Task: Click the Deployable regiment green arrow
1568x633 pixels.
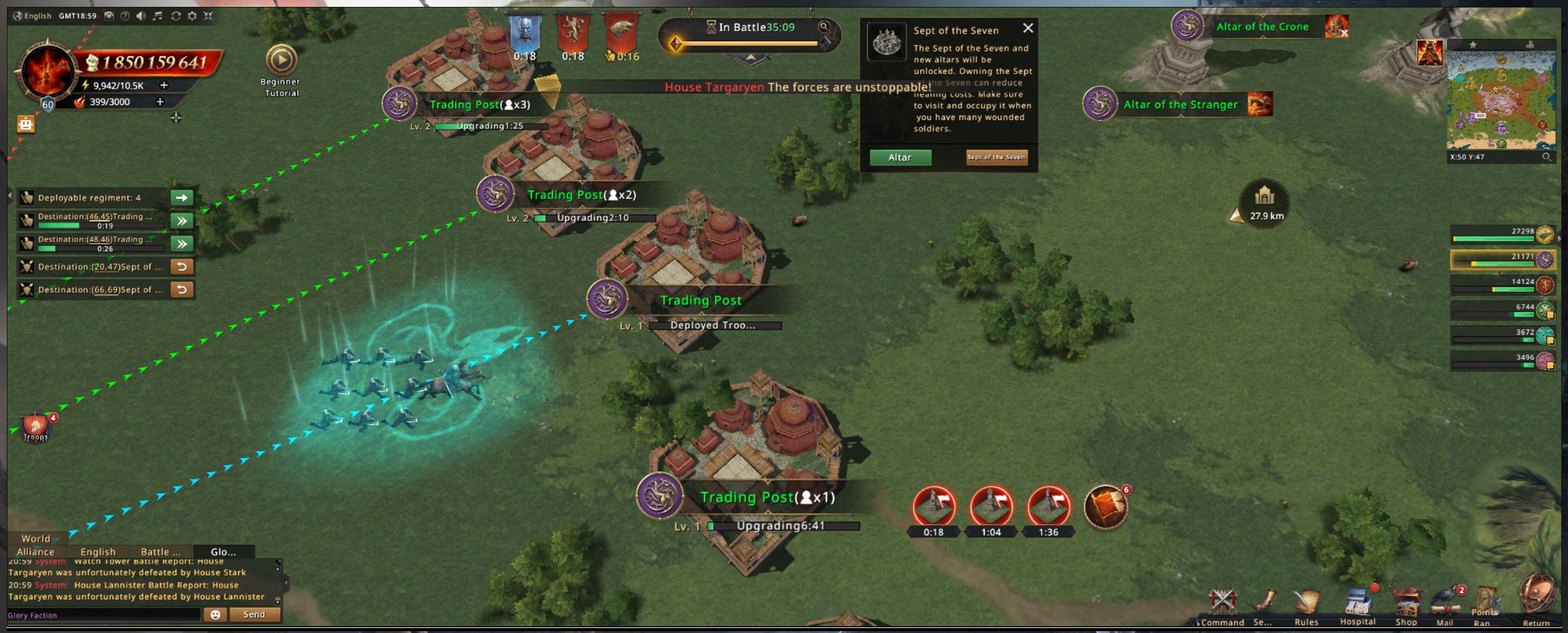Action: tap(182, 198)
